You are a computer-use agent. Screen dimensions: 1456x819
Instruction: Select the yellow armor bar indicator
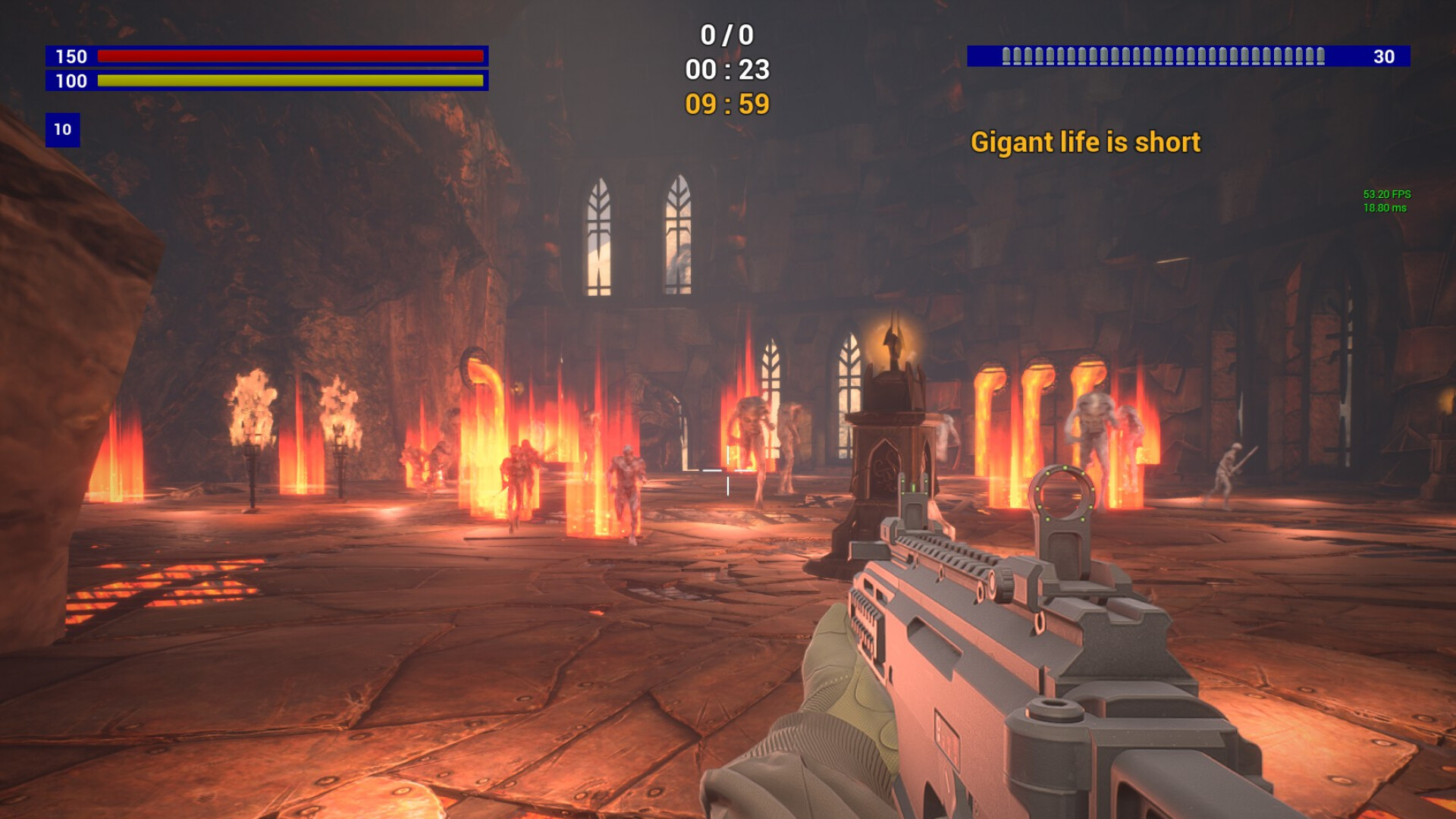tap(290, 80)
